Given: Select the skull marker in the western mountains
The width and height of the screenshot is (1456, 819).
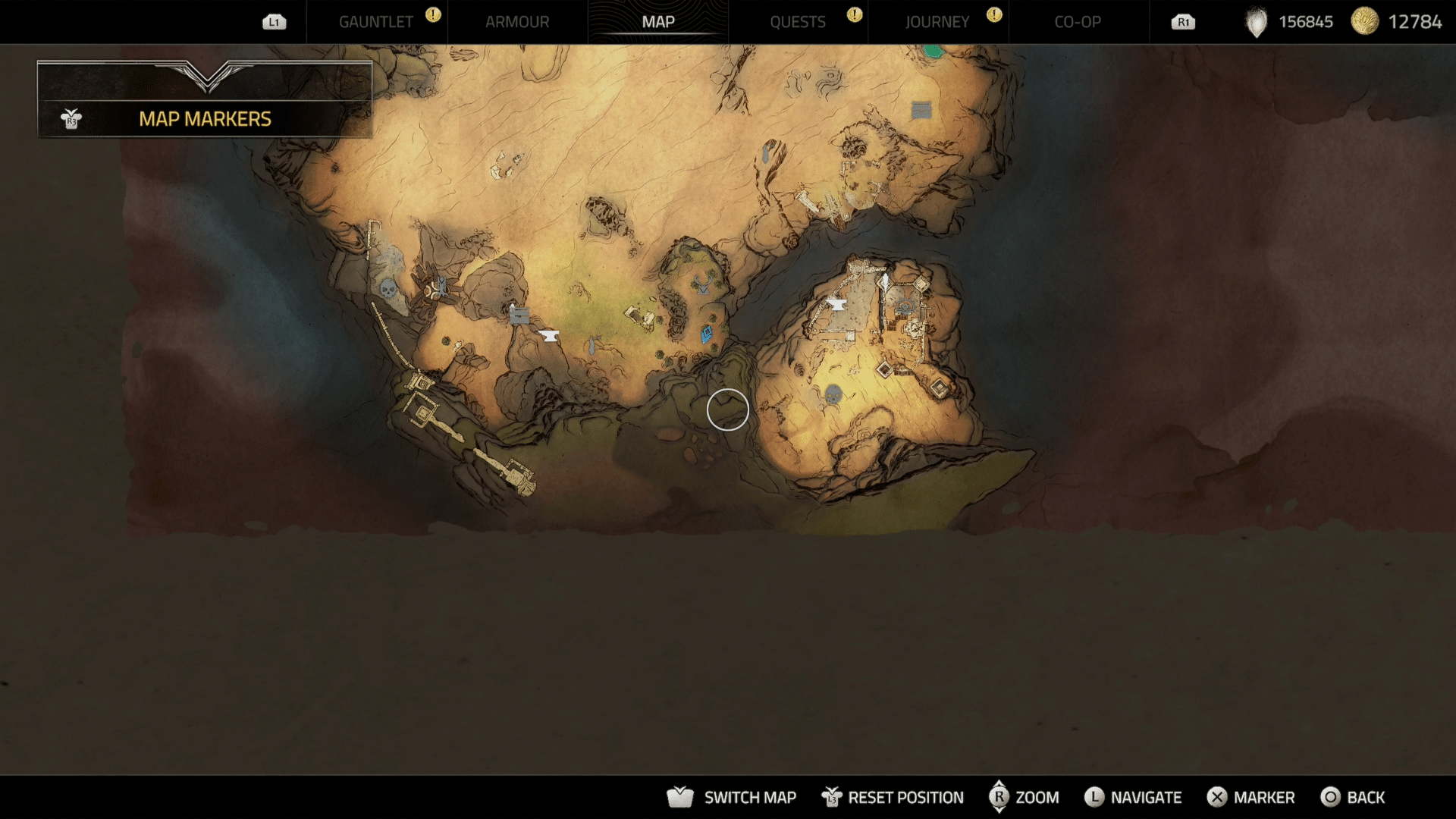Looking at the screenshot, I should point(388,288).
